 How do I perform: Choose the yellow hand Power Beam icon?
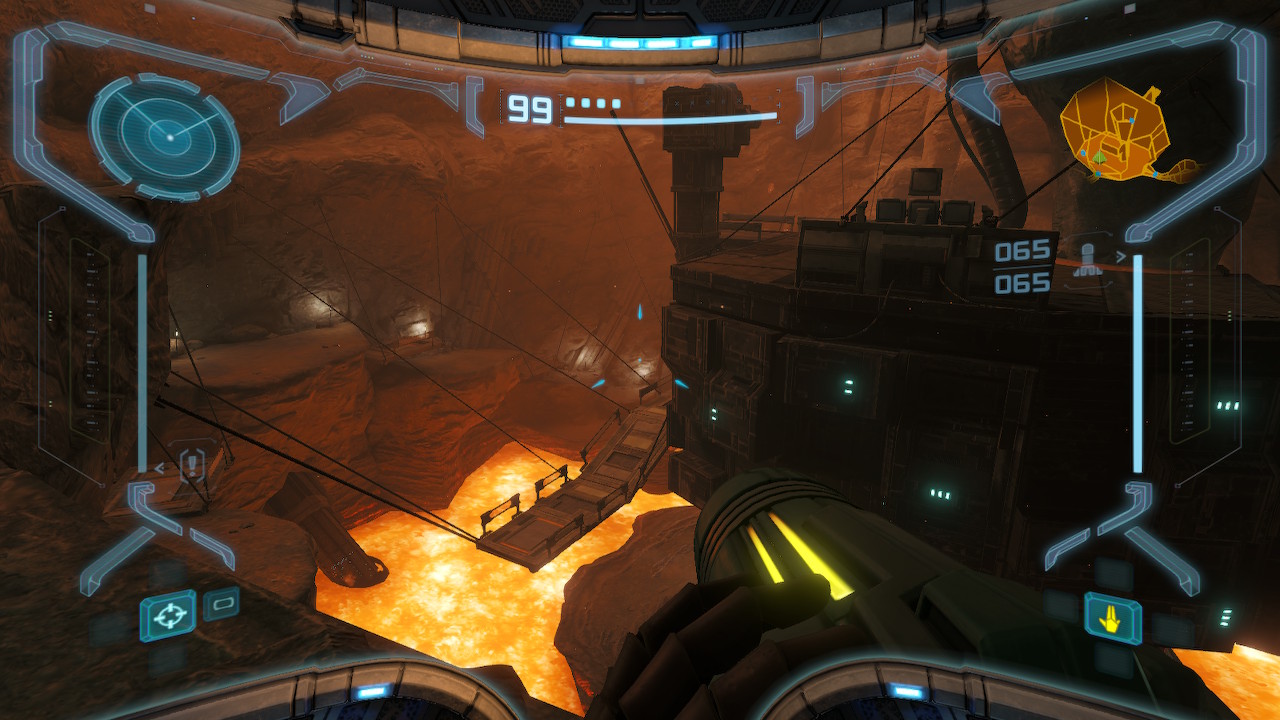click(x=1113, y=617)
